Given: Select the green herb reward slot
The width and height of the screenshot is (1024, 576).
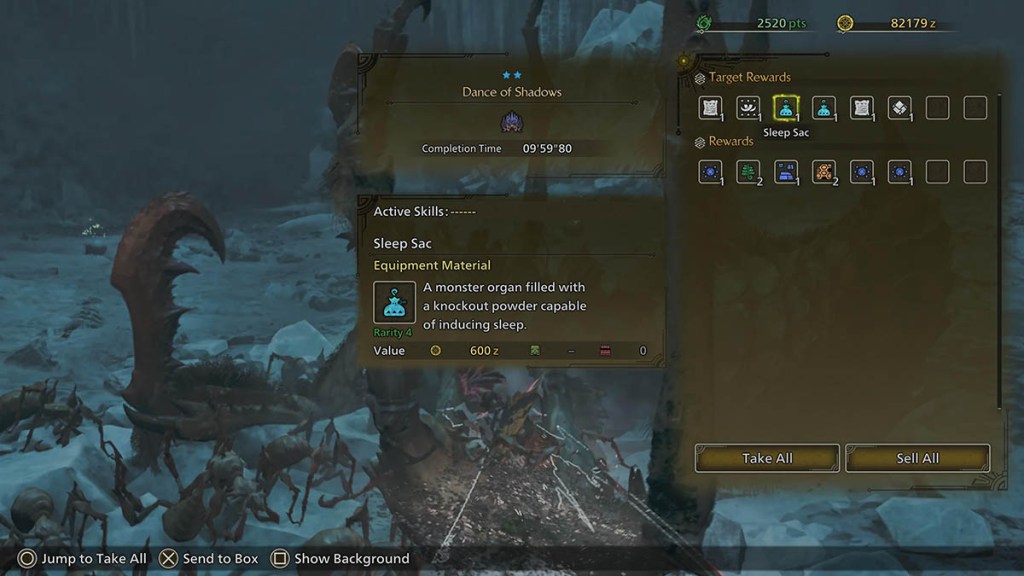Looking at the screenshot, I should [748, 172].
